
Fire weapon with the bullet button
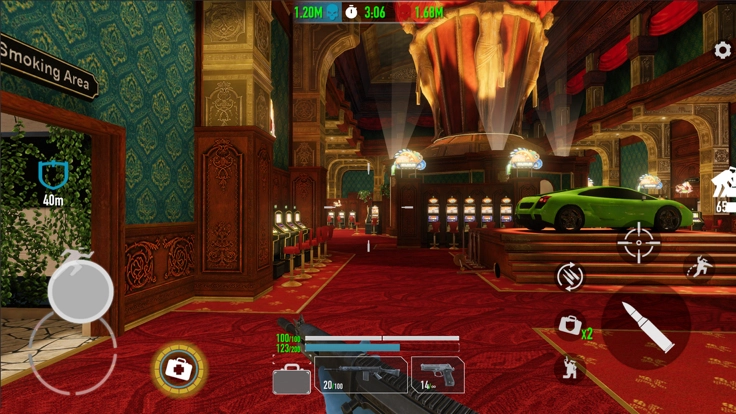pos(646,325)
